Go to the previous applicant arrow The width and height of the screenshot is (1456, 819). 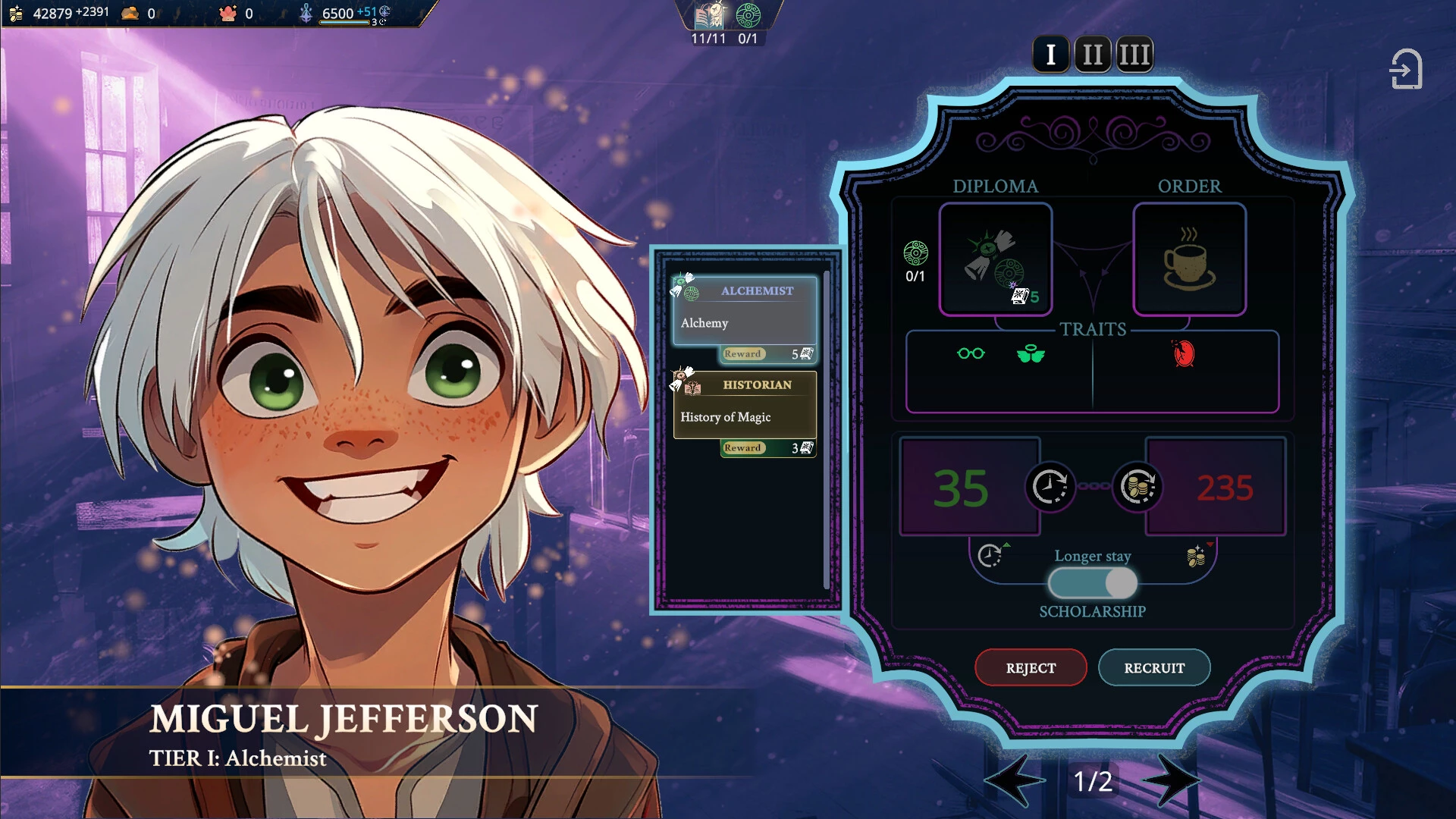click(x=1015, y=780)
